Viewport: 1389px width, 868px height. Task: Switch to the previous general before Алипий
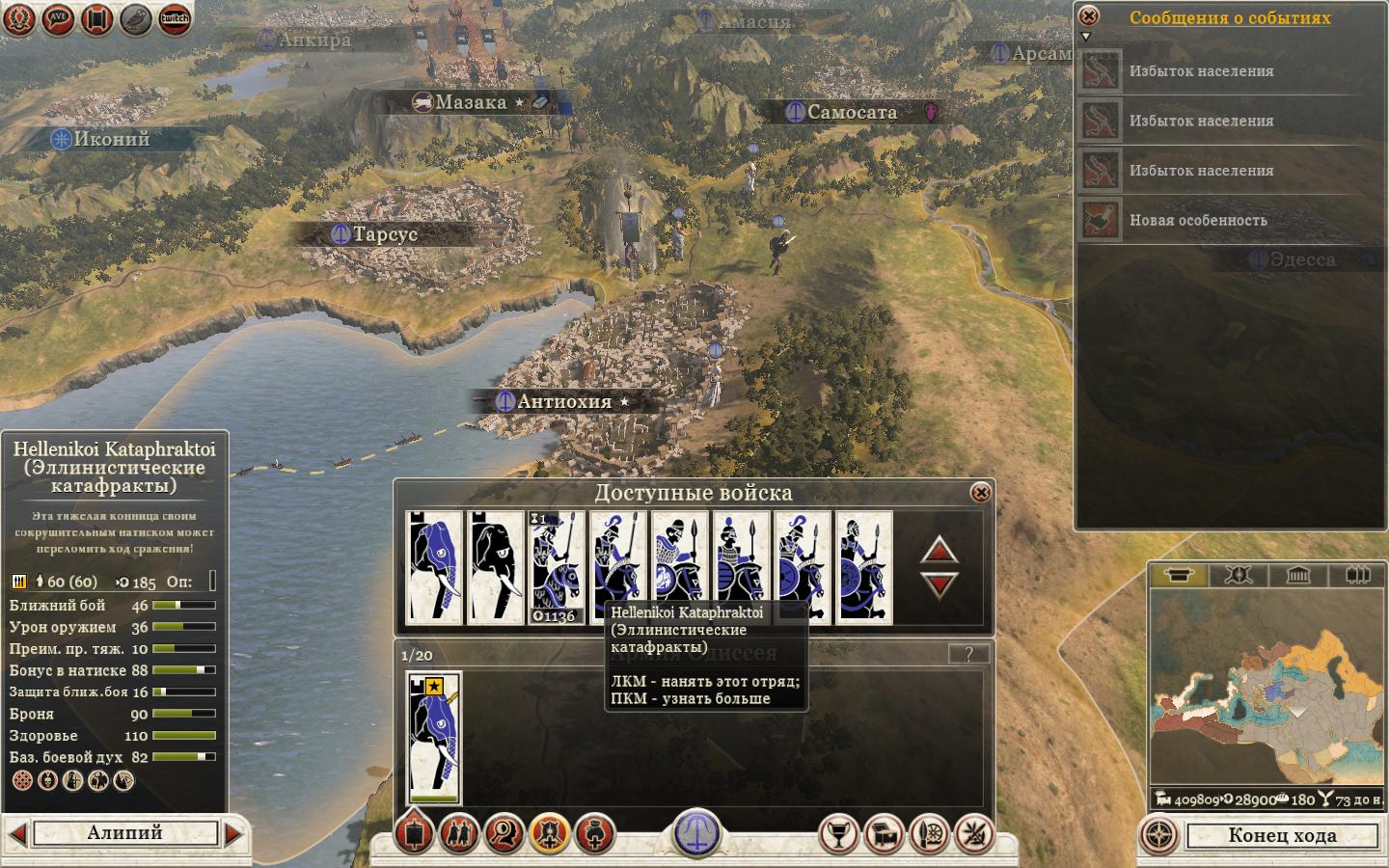pos(16,834)
